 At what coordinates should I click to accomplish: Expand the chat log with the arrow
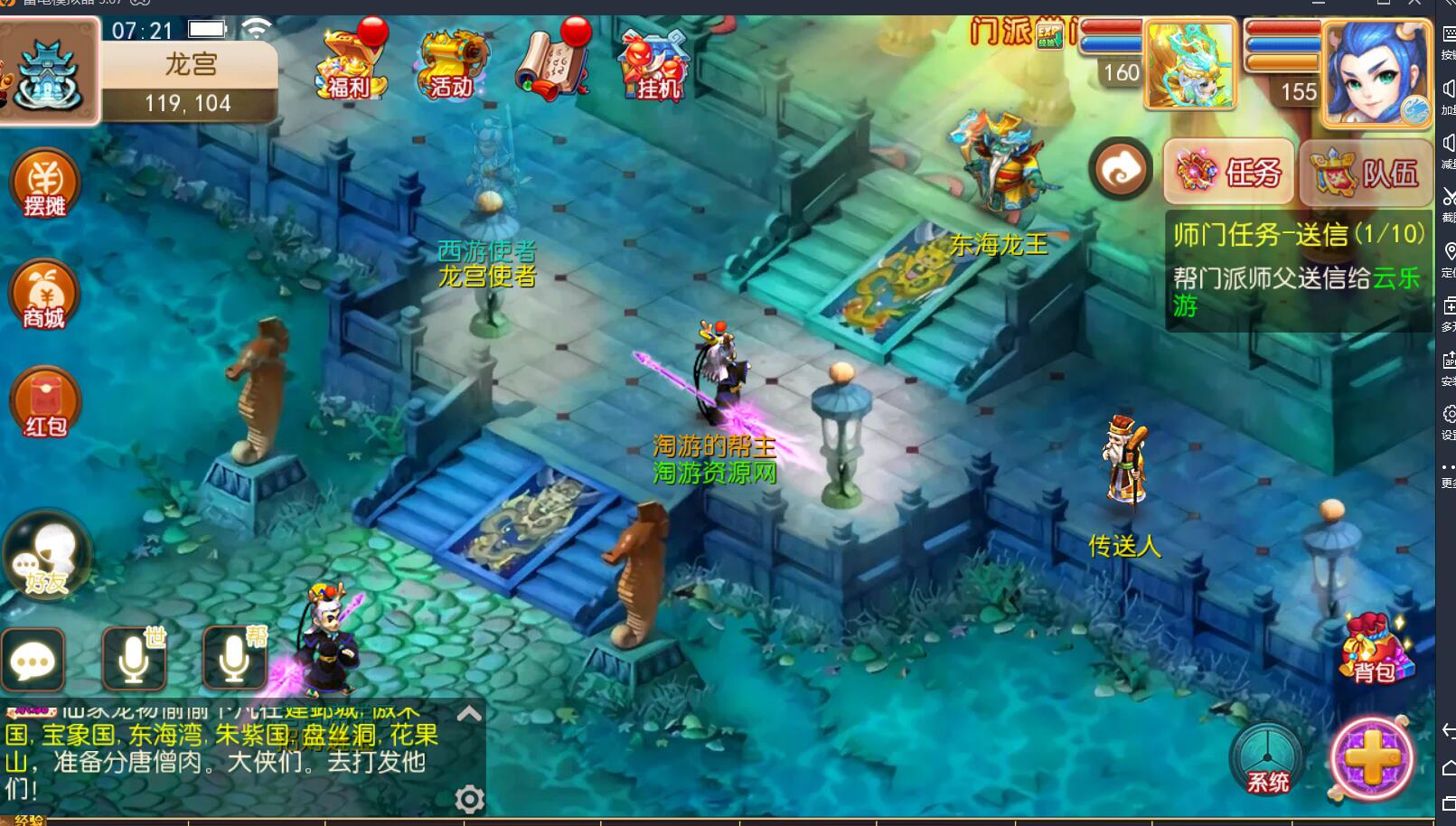[469, 714]
